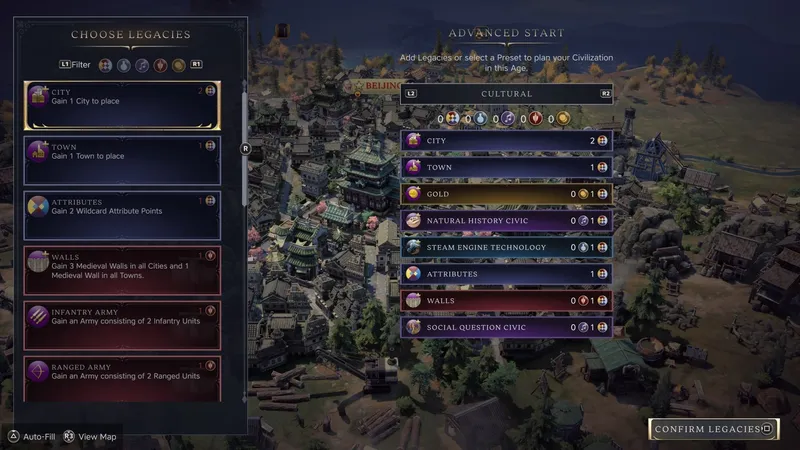Click the Gold row in selected legacies

[506, 193]
